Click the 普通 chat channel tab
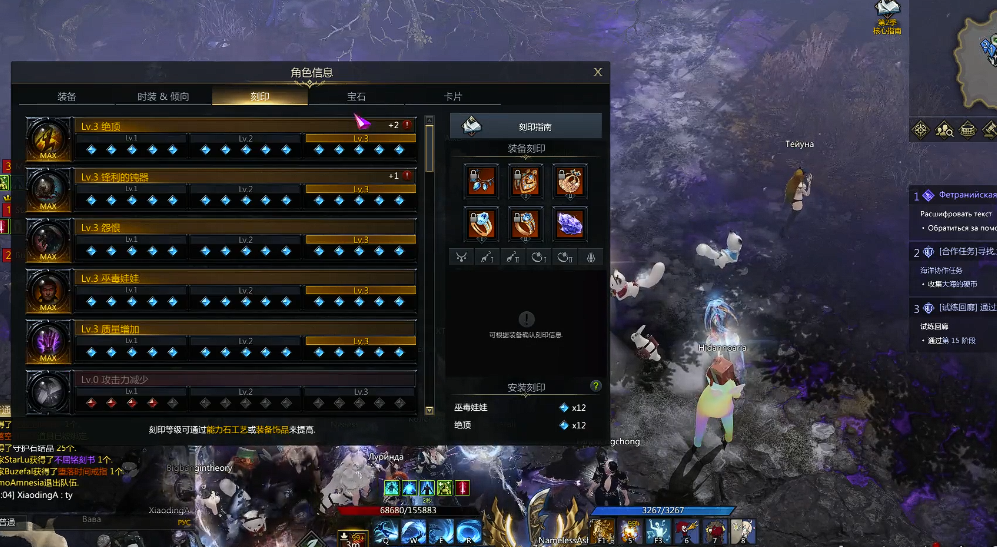Screen dimensions: 997x547 click(8, 521)
